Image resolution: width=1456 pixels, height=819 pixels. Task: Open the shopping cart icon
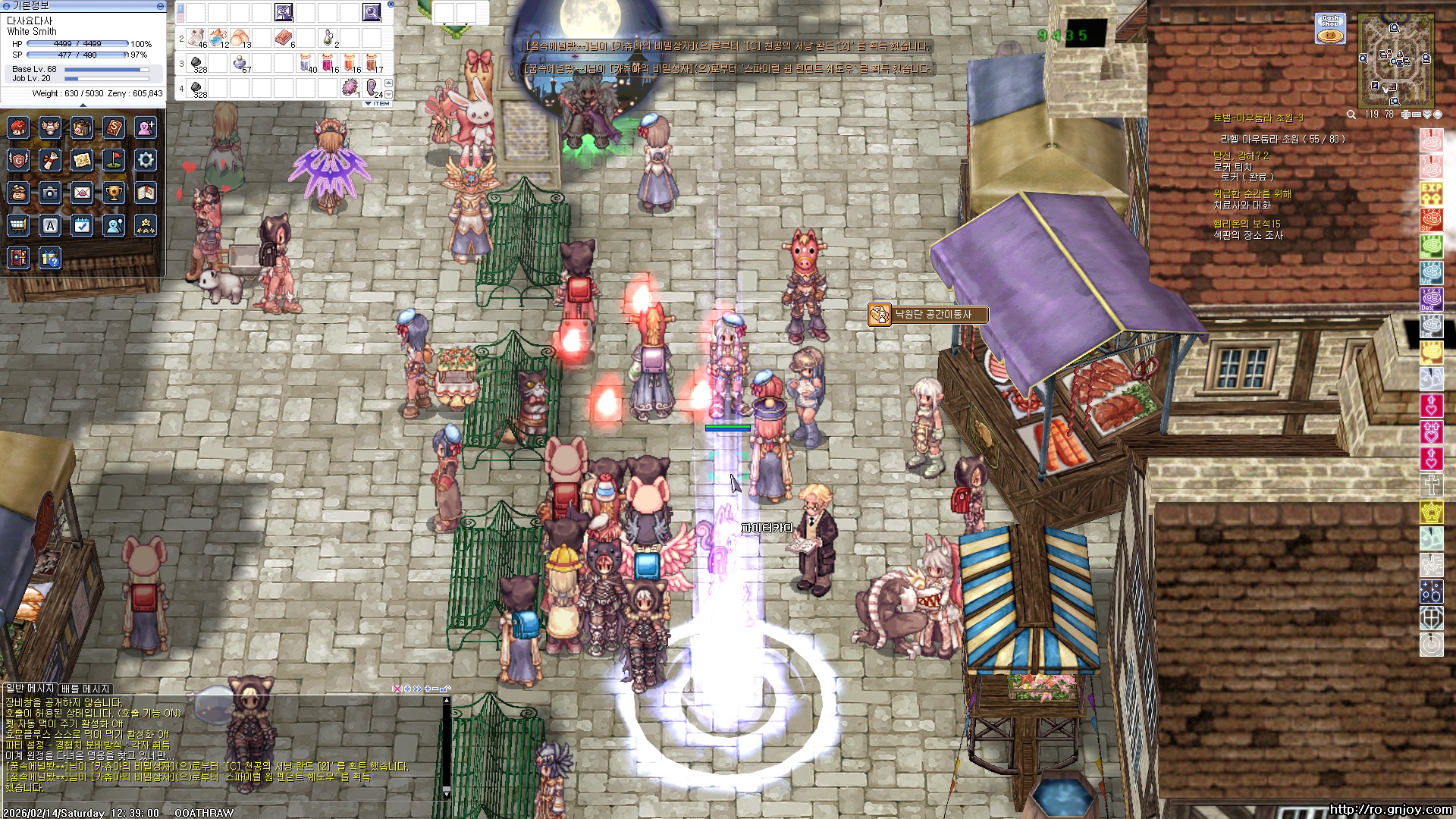click(18, 226)
